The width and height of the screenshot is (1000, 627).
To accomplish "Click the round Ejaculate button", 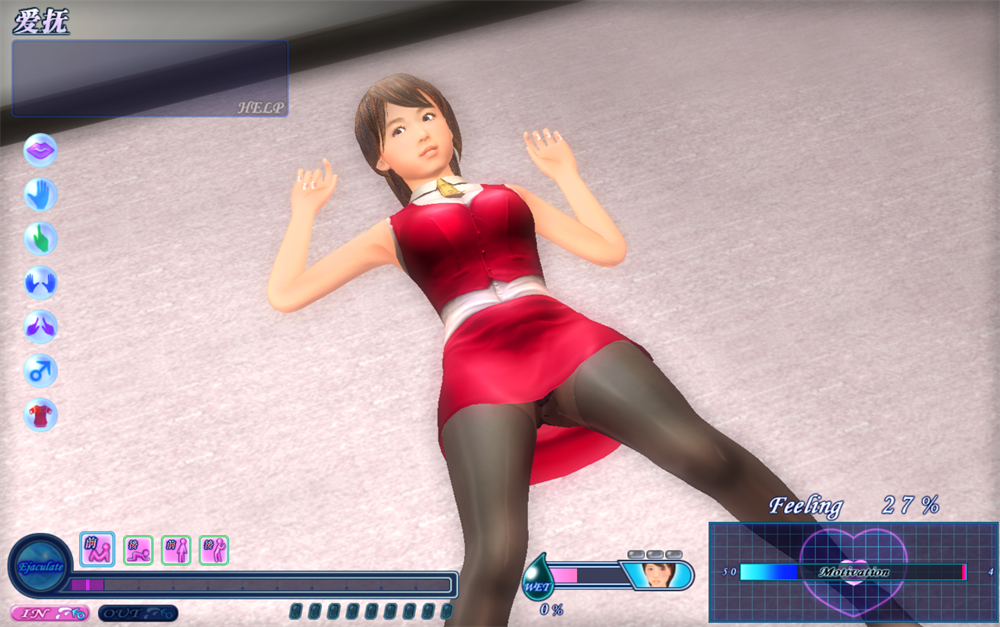I will click(40, 567).
